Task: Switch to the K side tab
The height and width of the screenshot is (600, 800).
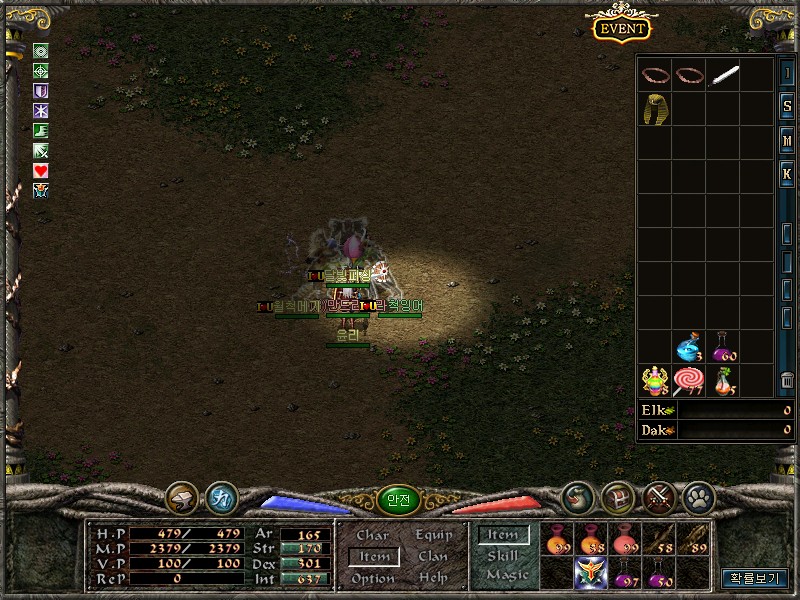Action: click(787, 172)
